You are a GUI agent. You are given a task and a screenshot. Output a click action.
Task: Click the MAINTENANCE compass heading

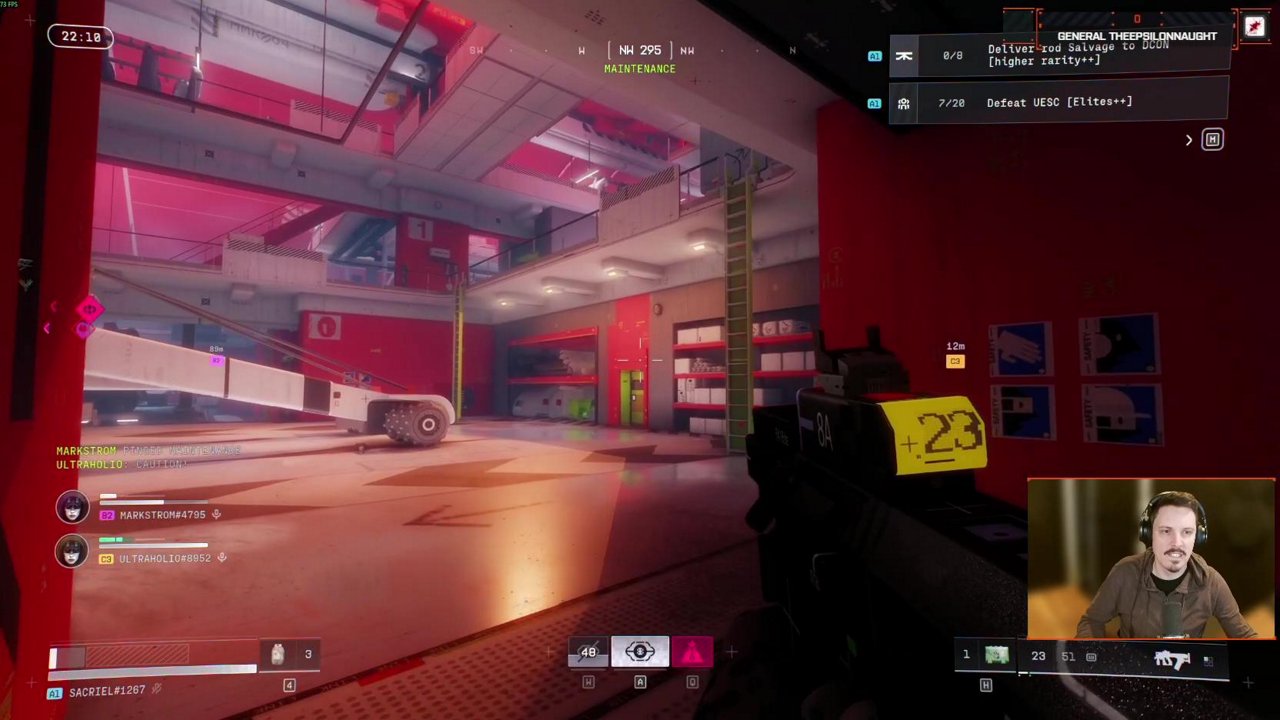point(640,69)
